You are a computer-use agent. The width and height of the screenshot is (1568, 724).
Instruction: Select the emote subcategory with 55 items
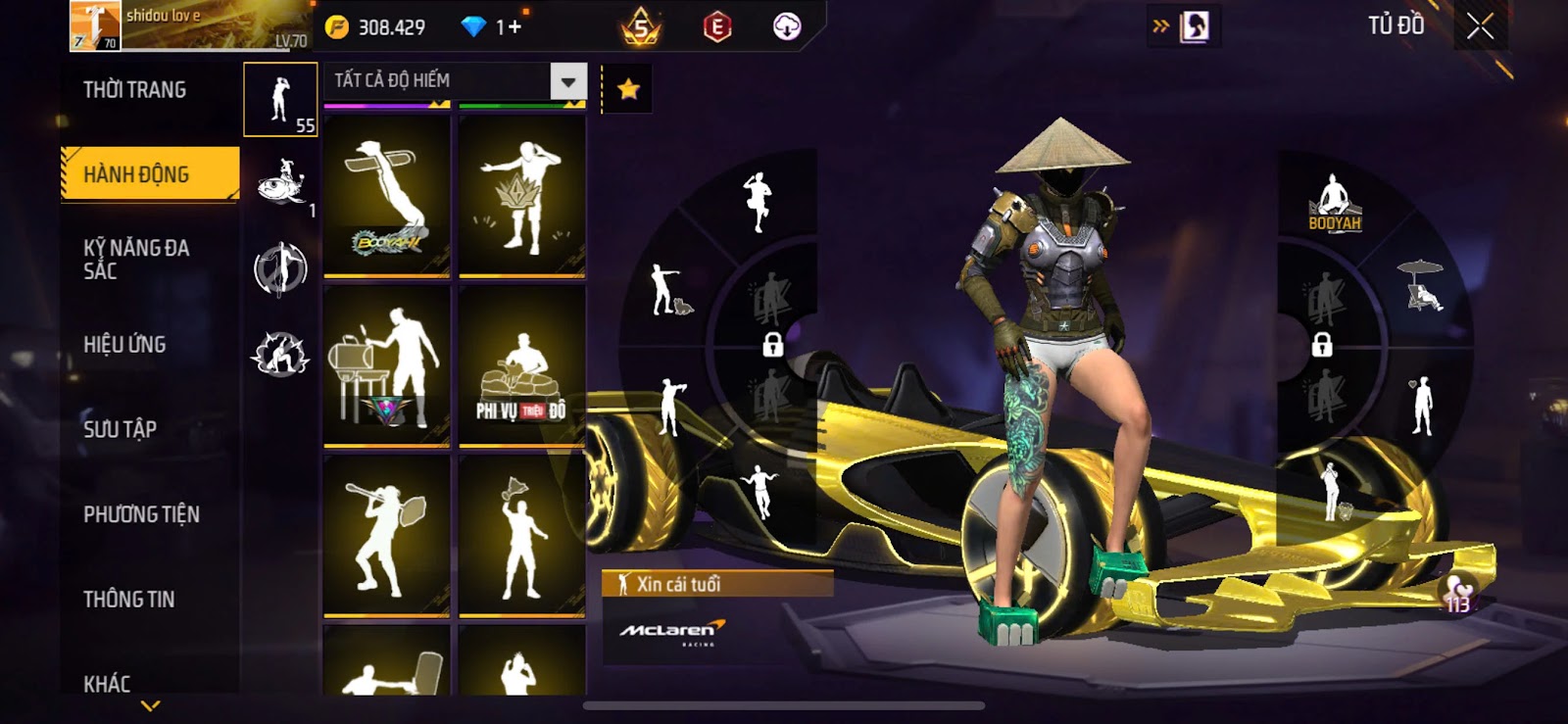(280, 100)
